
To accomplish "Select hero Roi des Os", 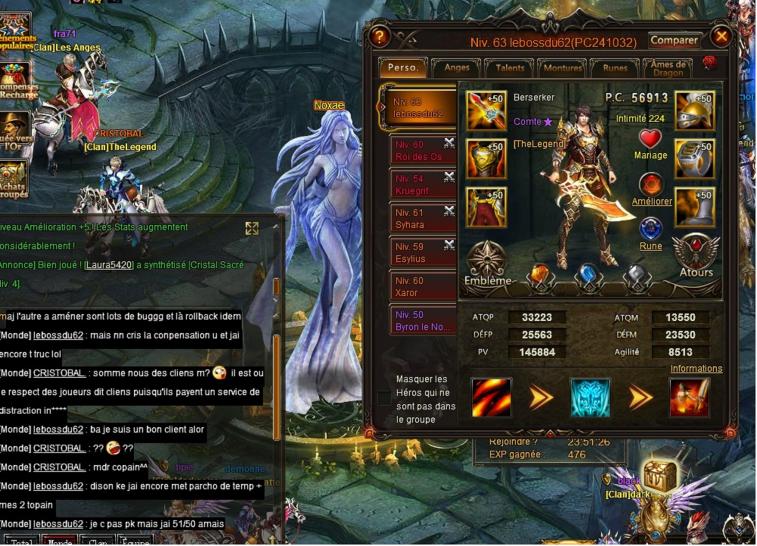I will [x=422, y=150].
